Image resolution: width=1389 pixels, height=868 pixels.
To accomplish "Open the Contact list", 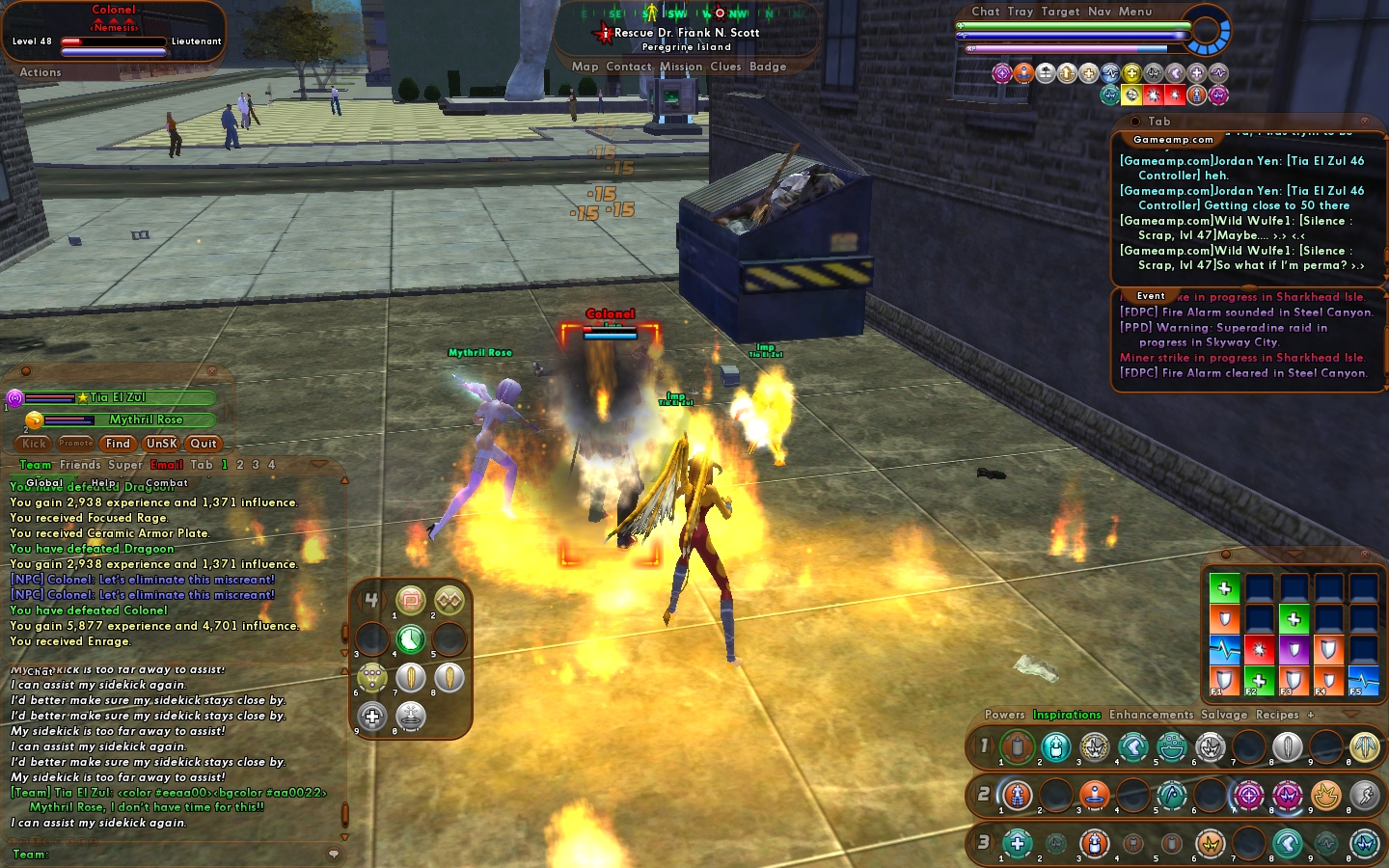I will 629,68.
